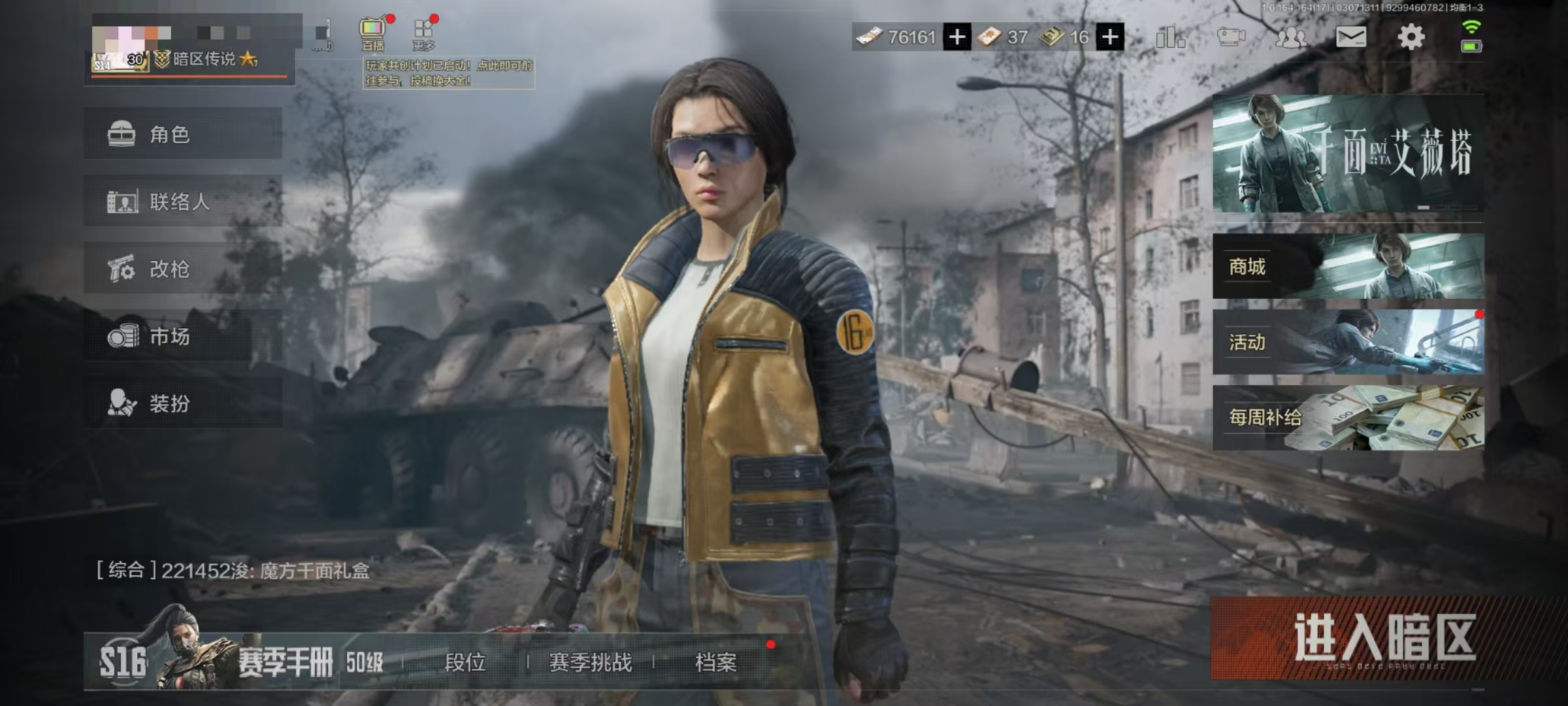This screenshot has height=706, width=1568.
Task: Open the 角色 character menu
Action: 183,134
